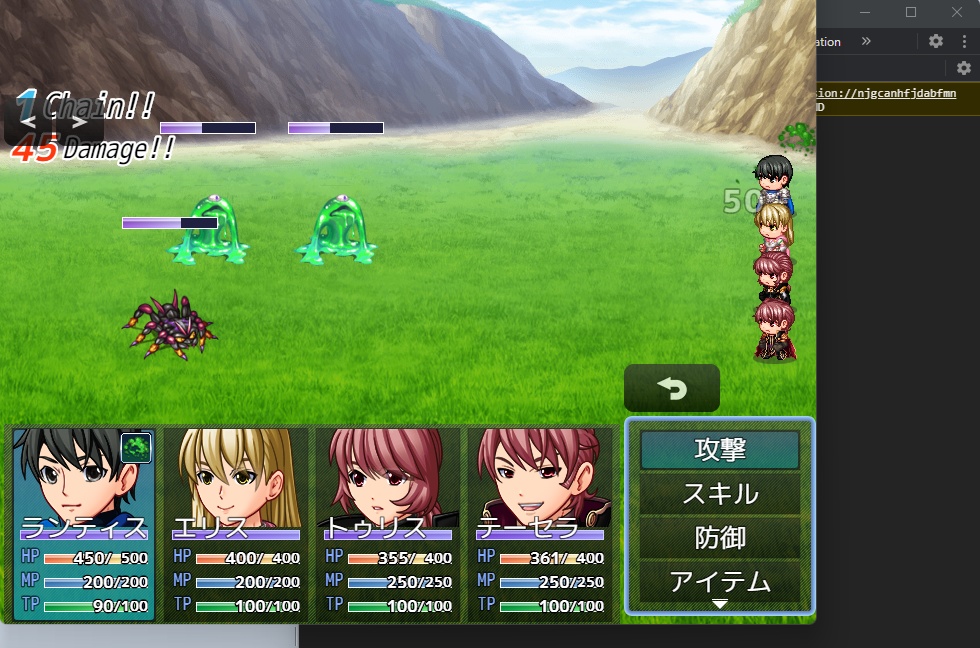Close the game window
Viewport: 980px width, 648px height.
[x=957, y=12]
